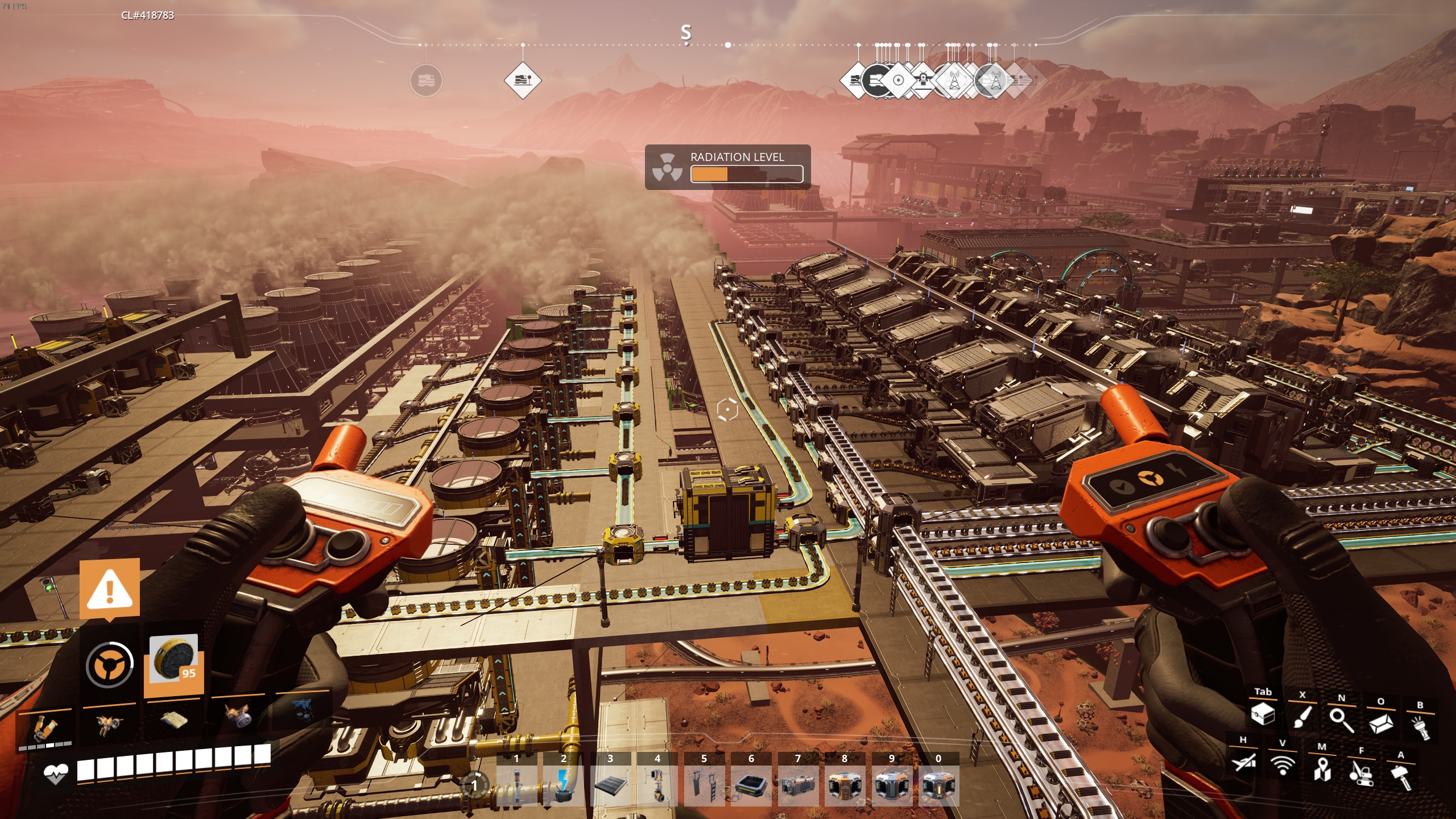The width and height of the screenshot is (1456, 819).
Task: Click the white diamond compass marker left of S
Action: 522,80
